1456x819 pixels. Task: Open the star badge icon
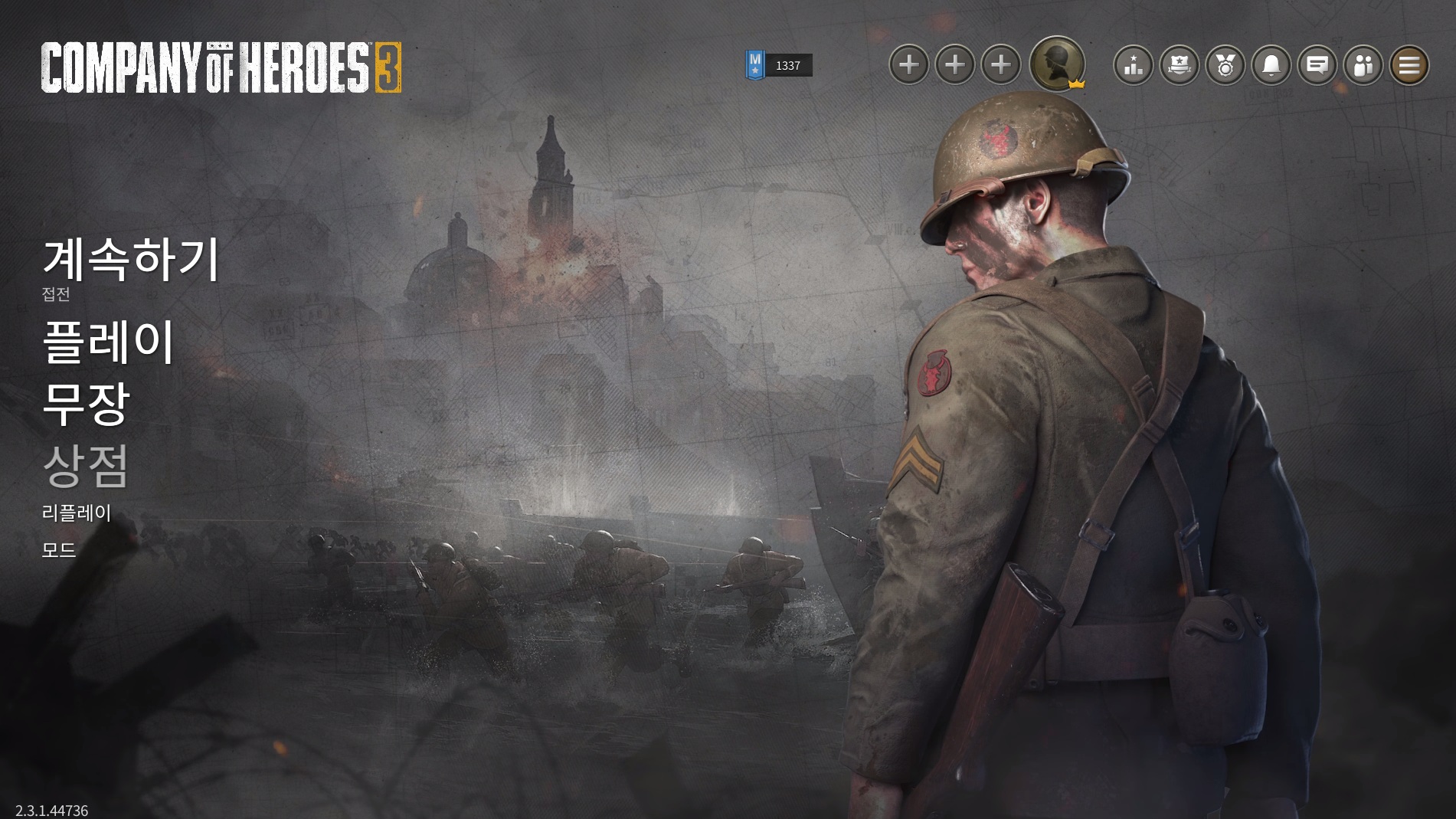click(x=1179, y=65)
